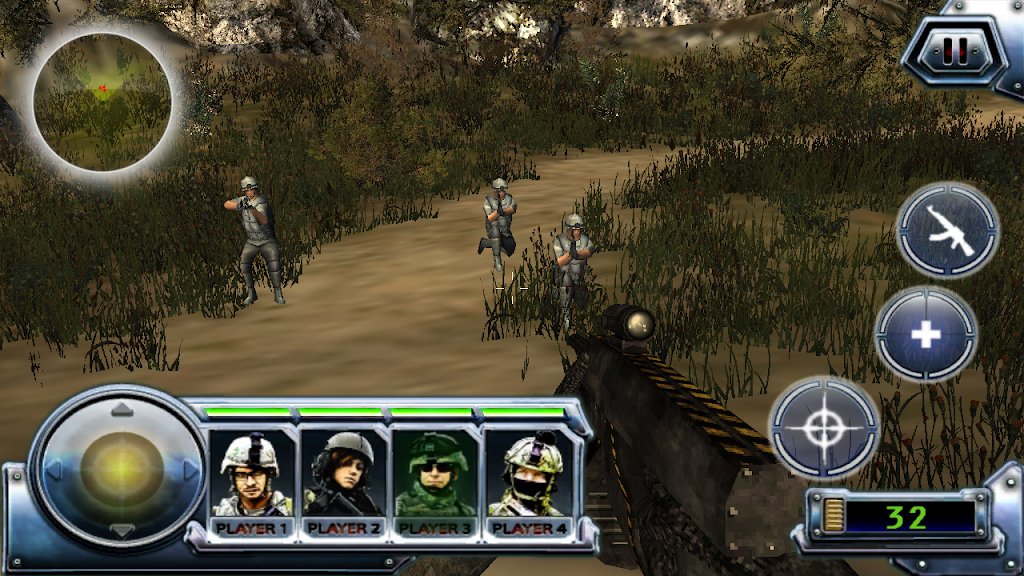Tap the joystick's down arrow

pos(121,530)
